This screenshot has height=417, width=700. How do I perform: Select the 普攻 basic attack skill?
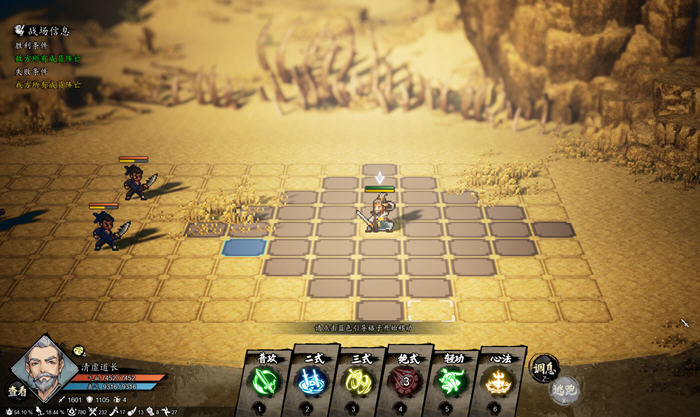tap(264, 381)
